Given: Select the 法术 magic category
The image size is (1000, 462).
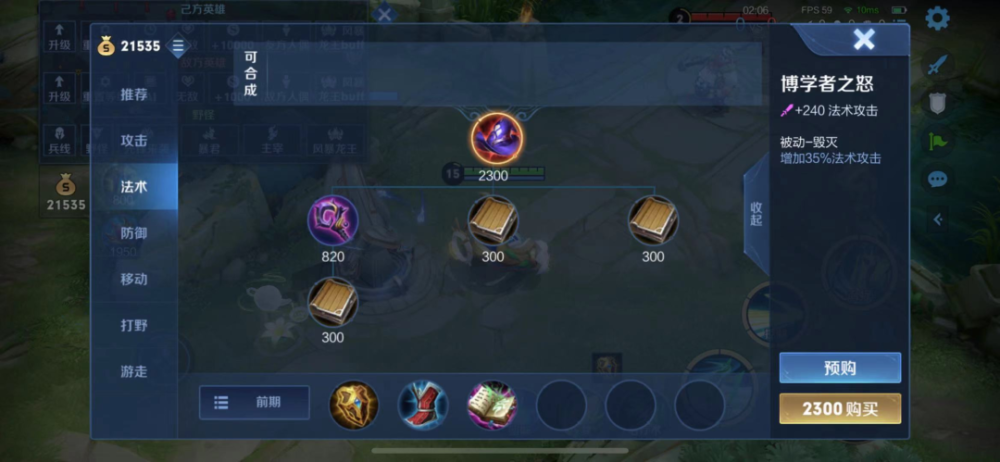Looking at the screenshot, I should point(134,187).
